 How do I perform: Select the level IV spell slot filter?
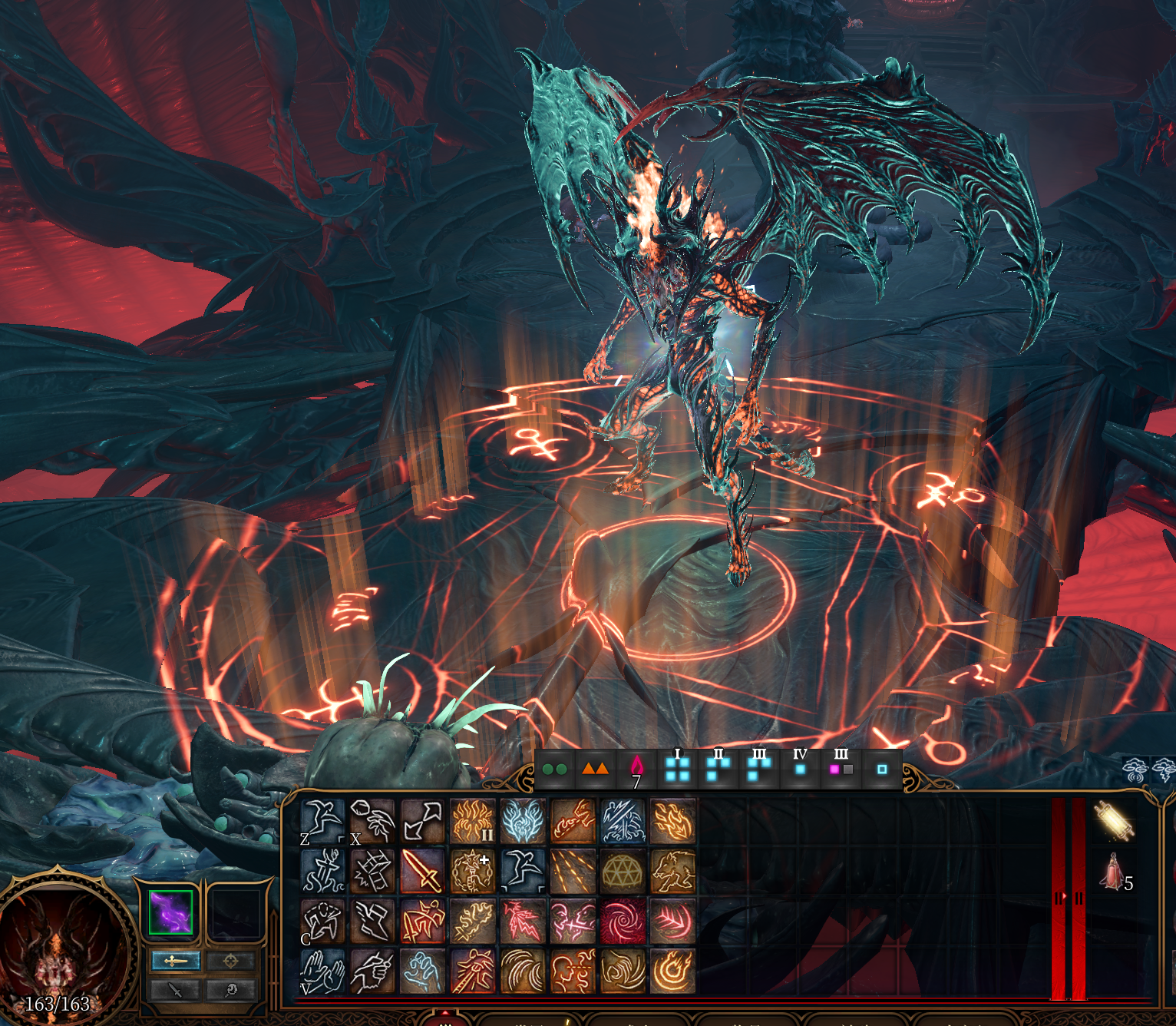[x=800, y=766]
